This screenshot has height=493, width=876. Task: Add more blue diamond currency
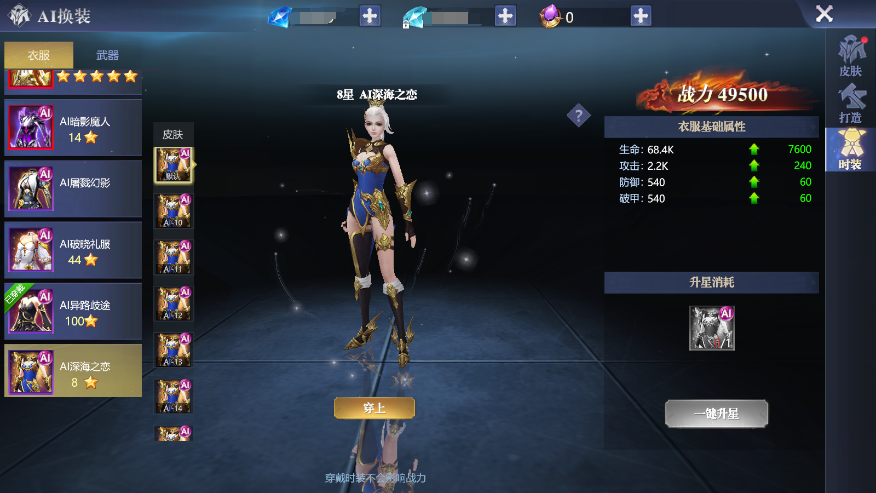coord(370,16)
